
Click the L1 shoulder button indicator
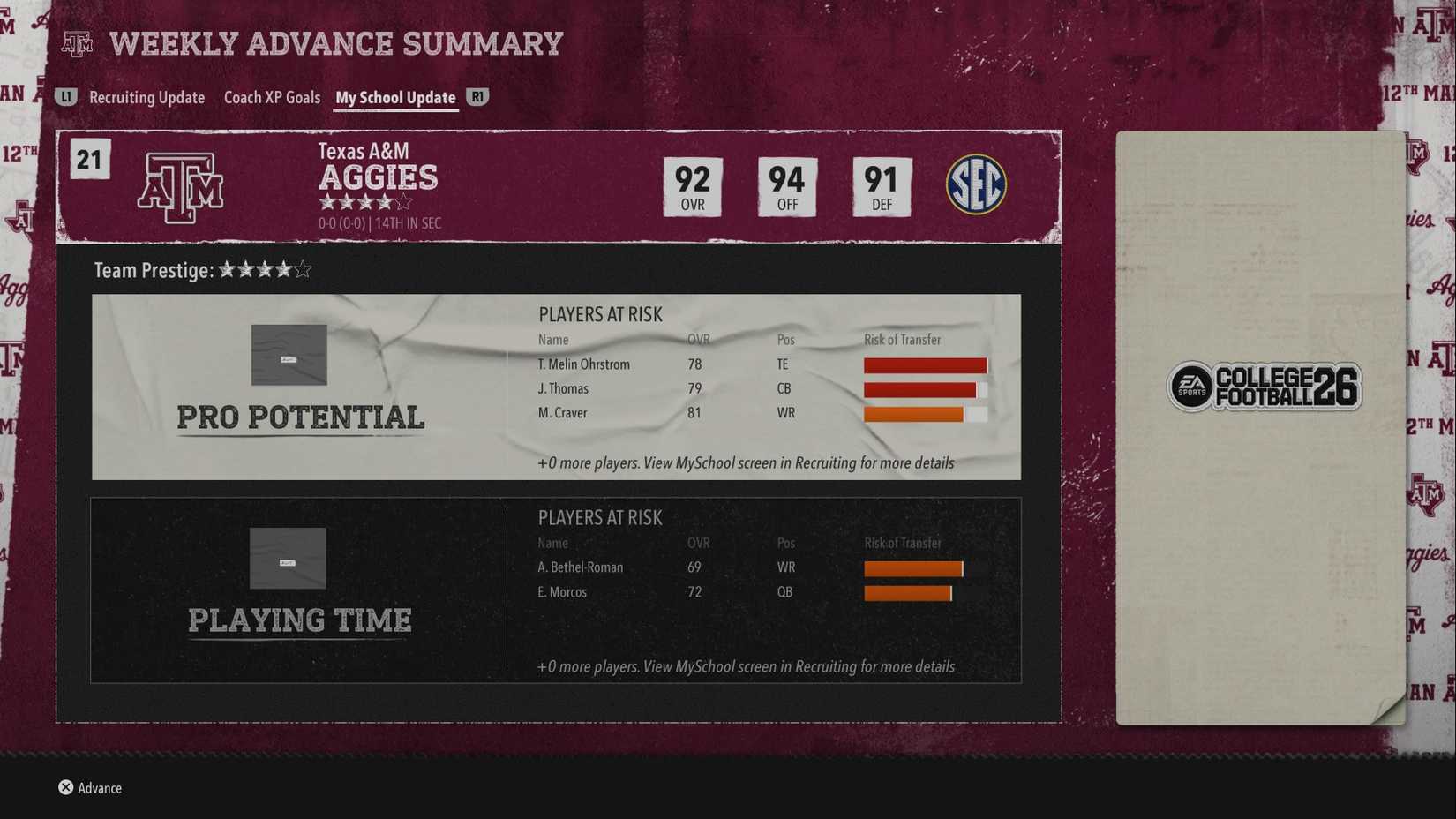(65, 98)
